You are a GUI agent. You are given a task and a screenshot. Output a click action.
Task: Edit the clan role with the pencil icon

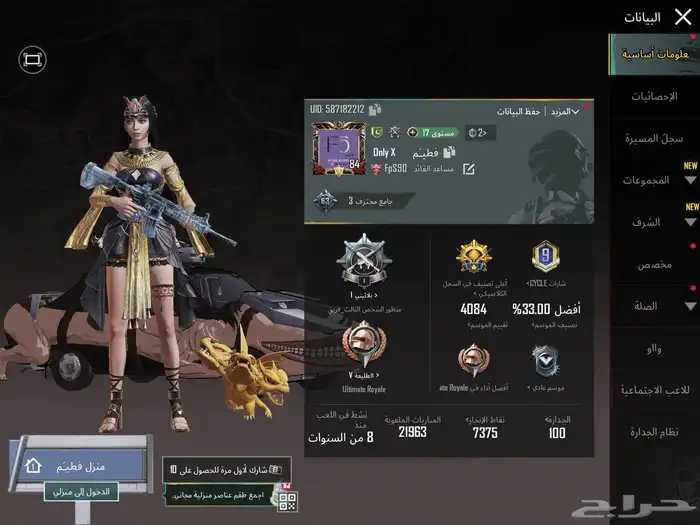pyautogui.click(x=468, y=169)
